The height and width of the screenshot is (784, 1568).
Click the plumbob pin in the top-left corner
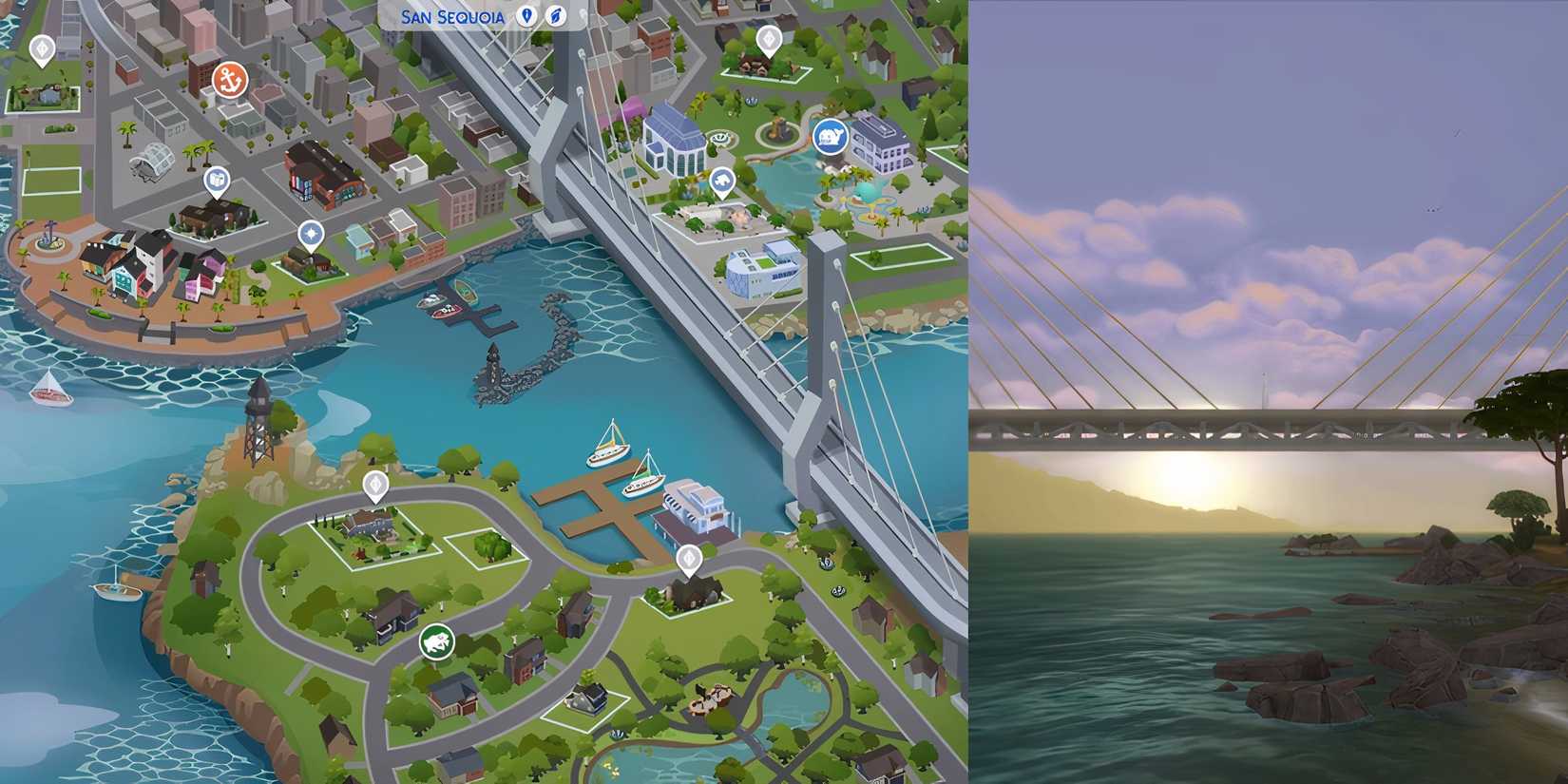42,47
